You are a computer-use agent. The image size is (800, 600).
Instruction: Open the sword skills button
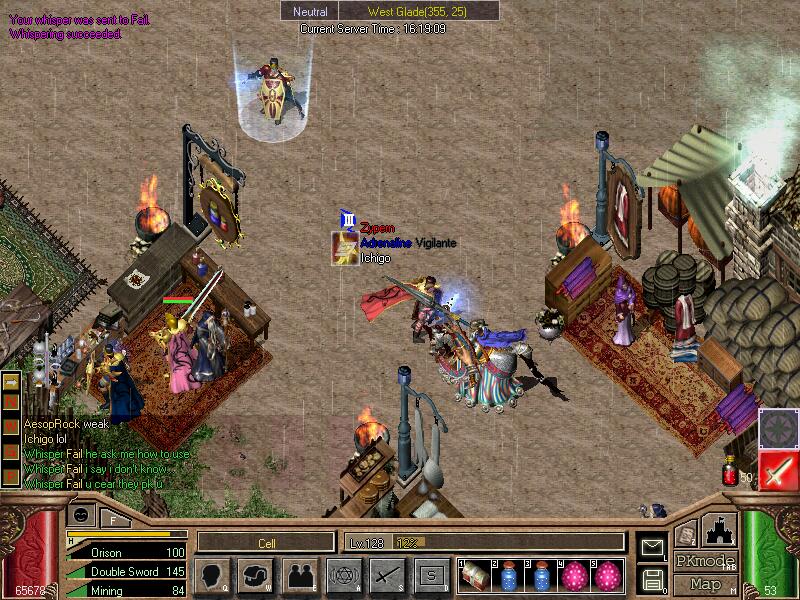(x=387, y=575)
